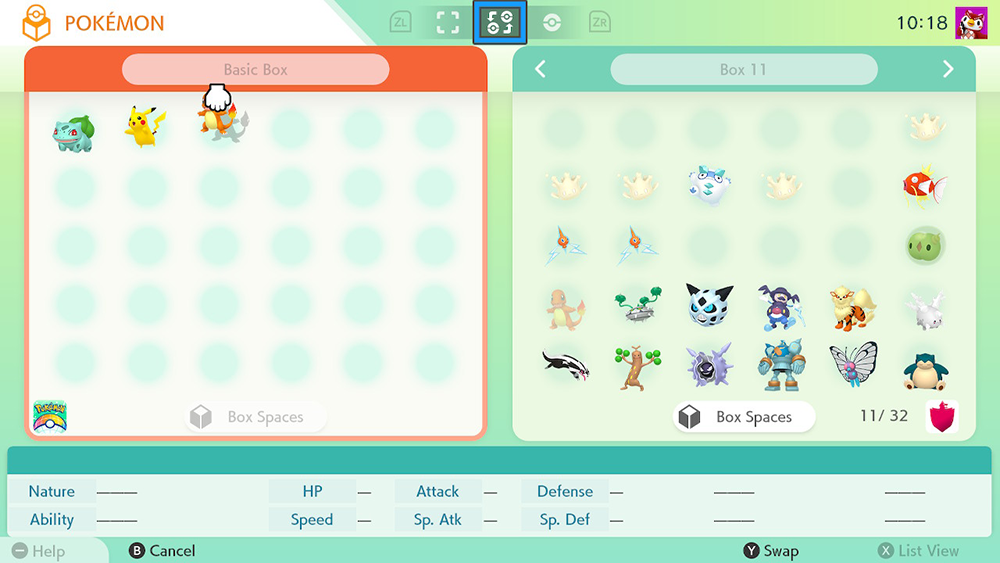
Task: Open Box Spaces under Box 11
Action: [x=743, y=417]
